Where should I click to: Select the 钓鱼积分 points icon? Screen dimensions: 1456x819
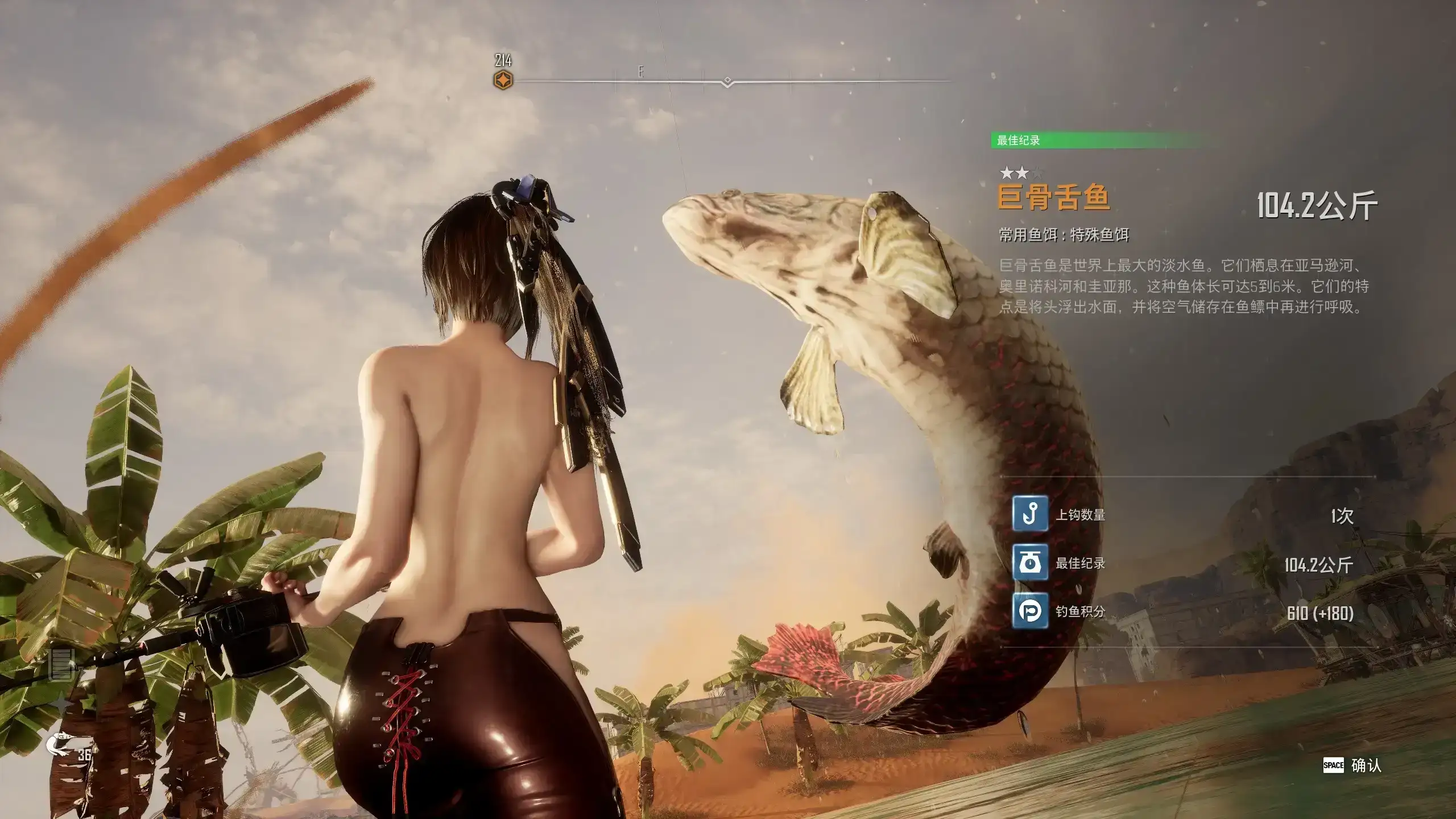tap(1030, 611)
